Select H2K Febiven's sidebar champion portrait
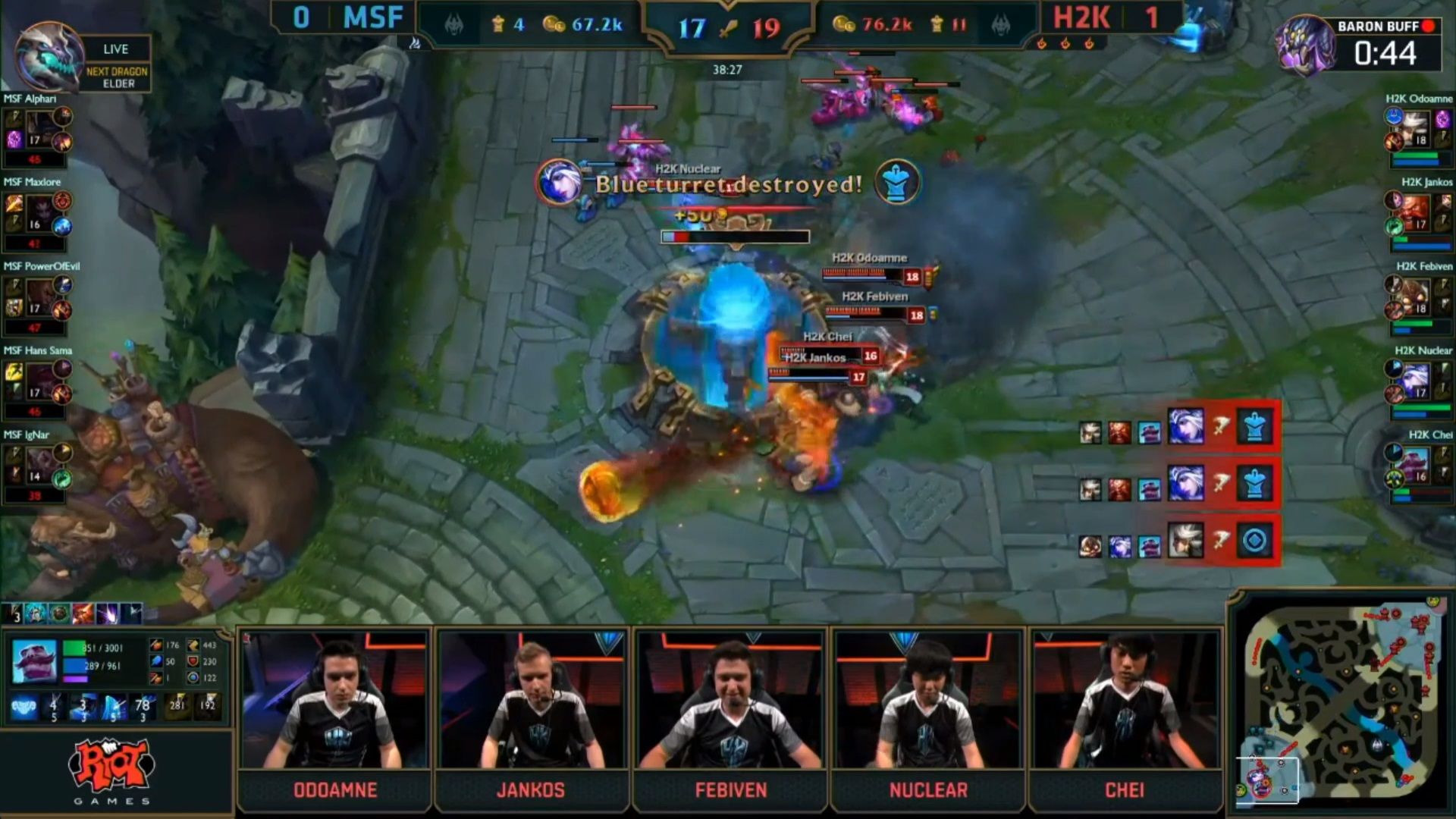This screenshot has height=819, width=1456. click(x=1416, y=298)
